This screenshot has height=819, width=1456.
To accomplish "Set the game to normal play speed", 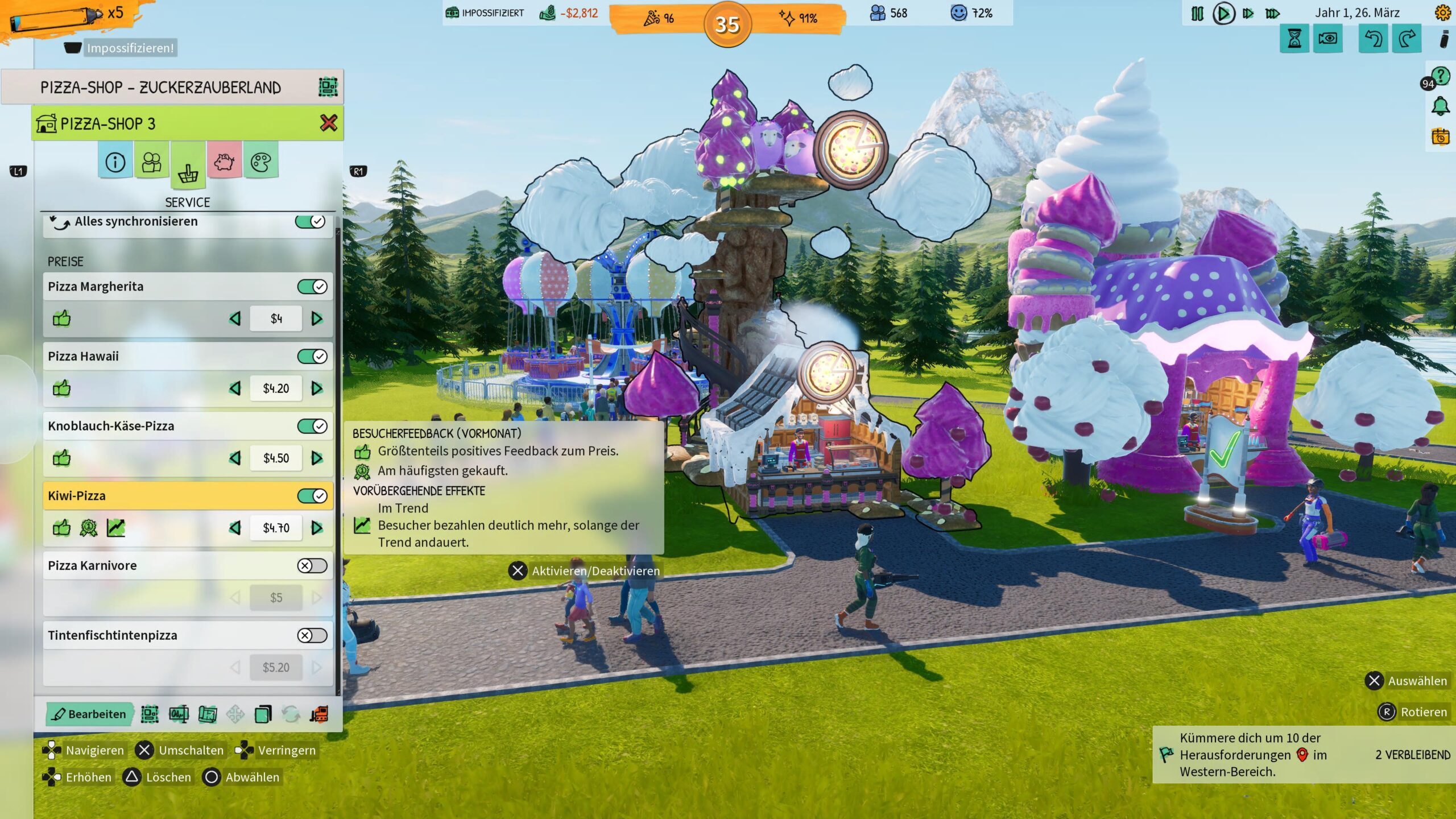I will [1223, 14].
